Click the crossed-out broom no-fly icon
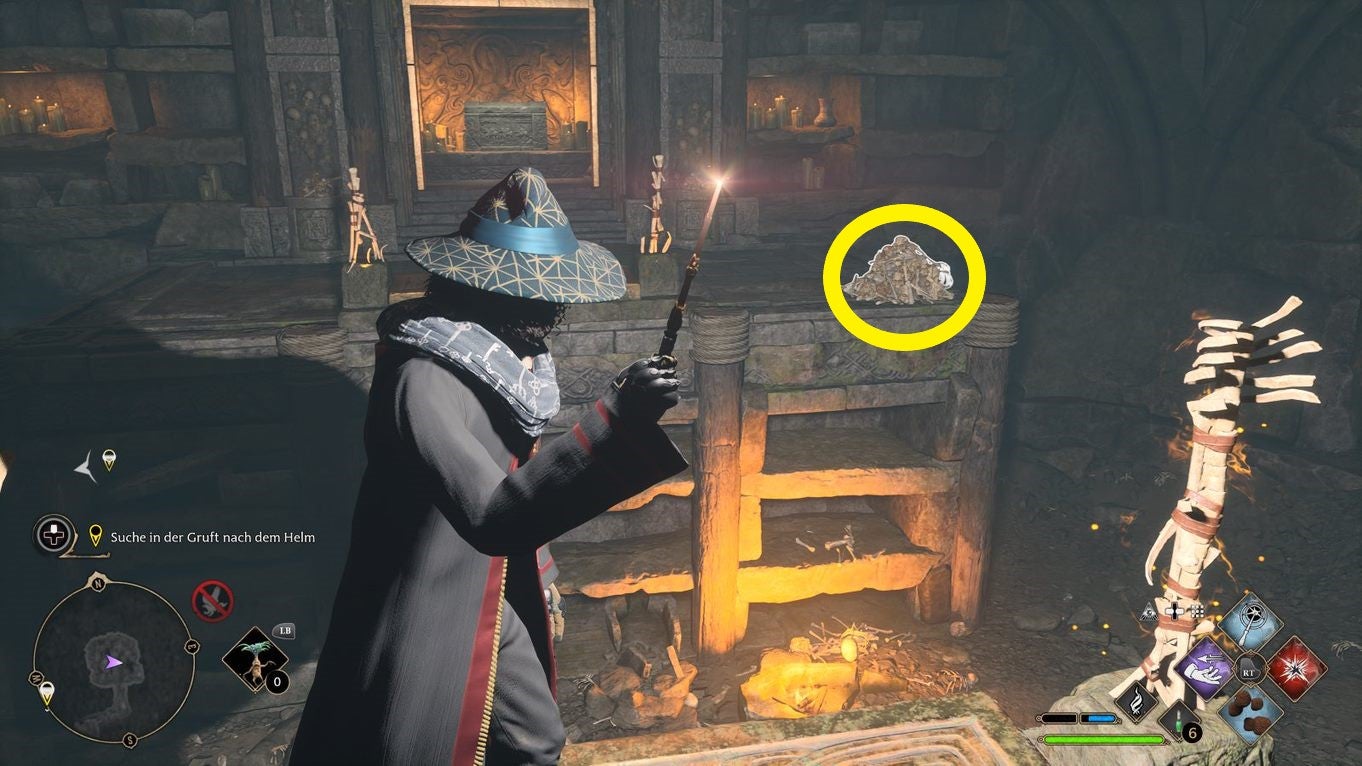The width and height of the screenshot is (1362, 766). pos(212,600)
